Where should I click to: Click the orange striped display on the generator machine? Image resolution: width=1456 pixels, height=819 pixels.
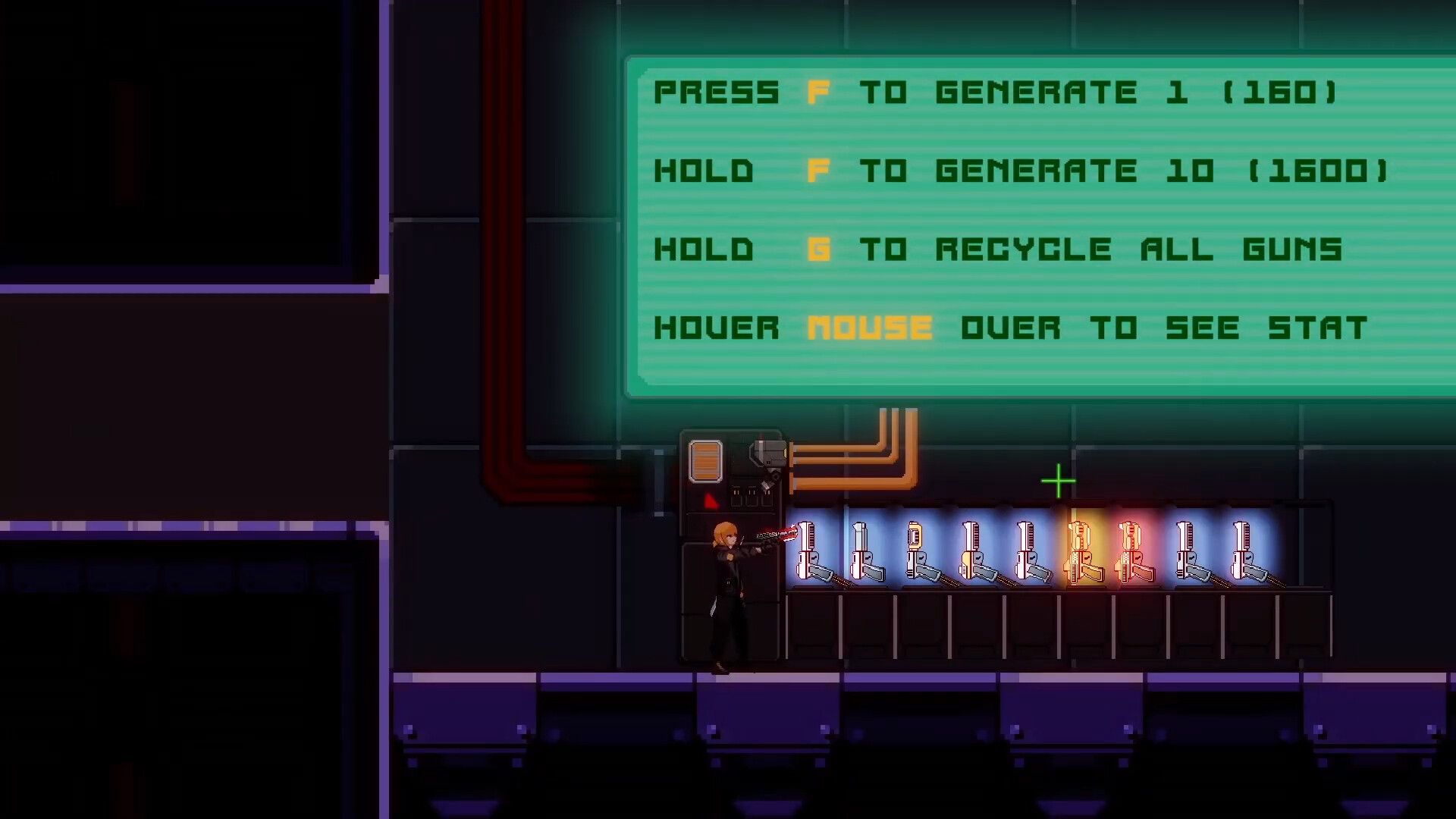704,460
